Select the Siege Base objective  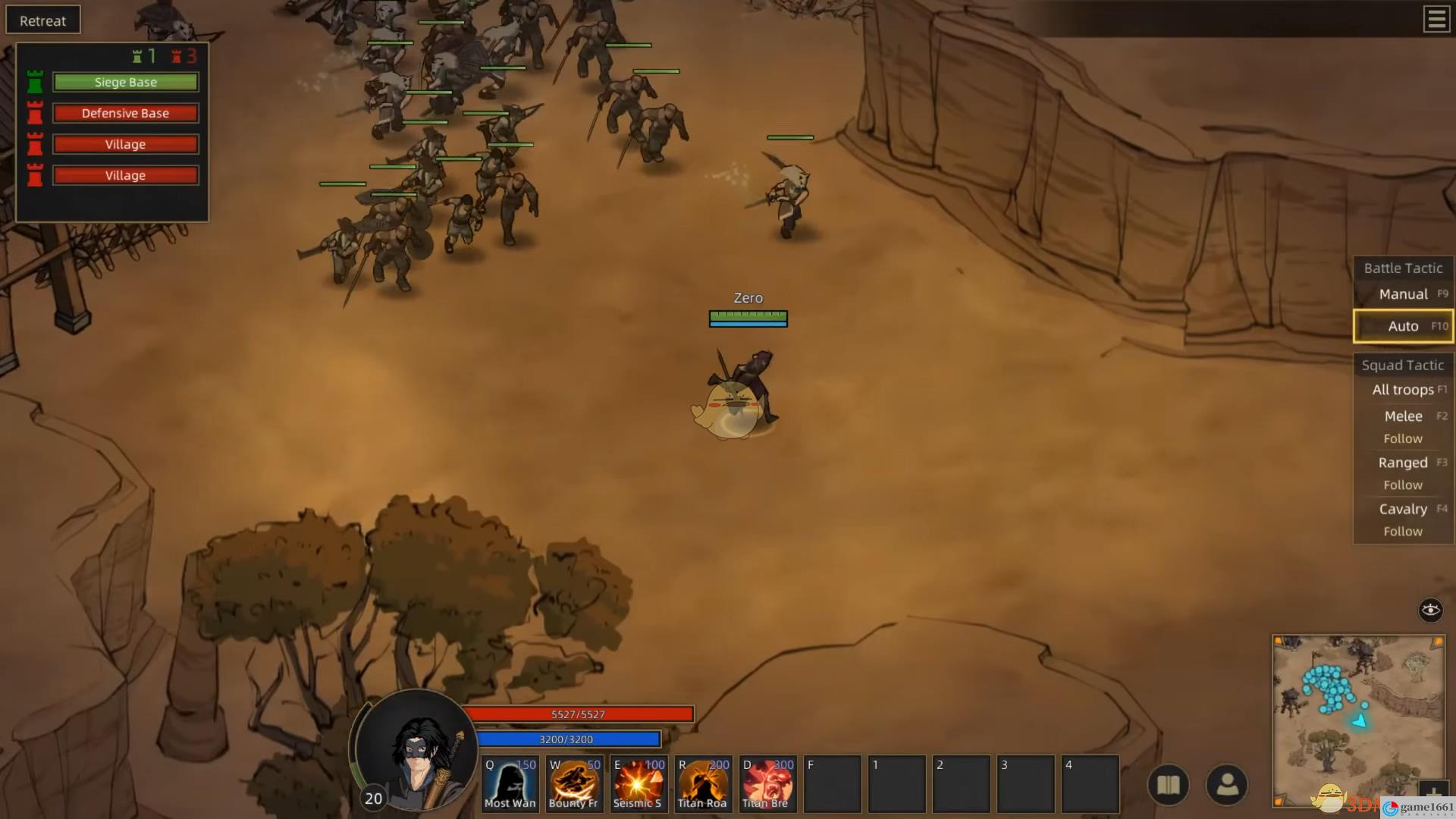pos(125,82)
